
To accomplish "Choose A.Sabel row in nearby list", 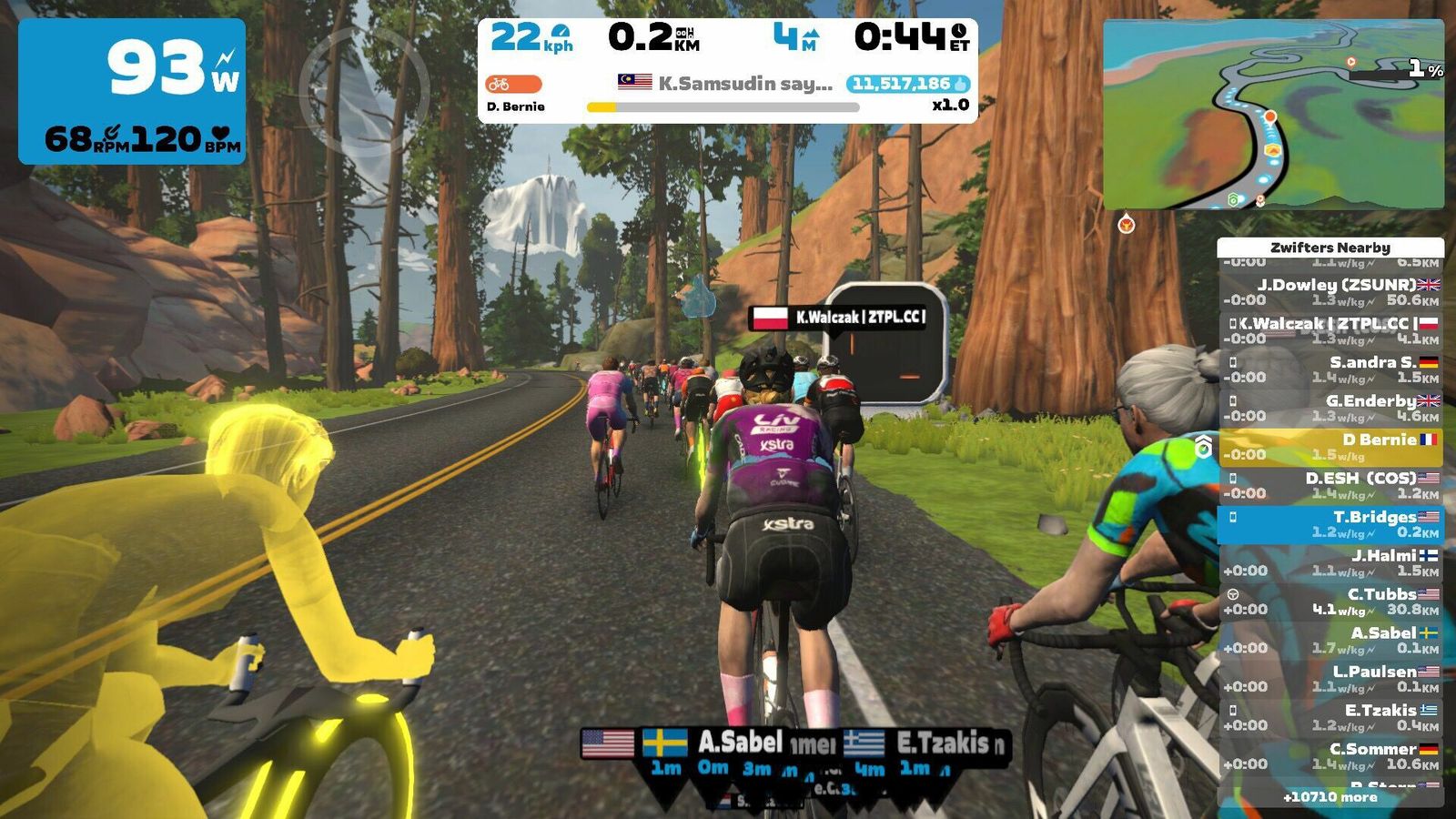I will pos(1330,640).
